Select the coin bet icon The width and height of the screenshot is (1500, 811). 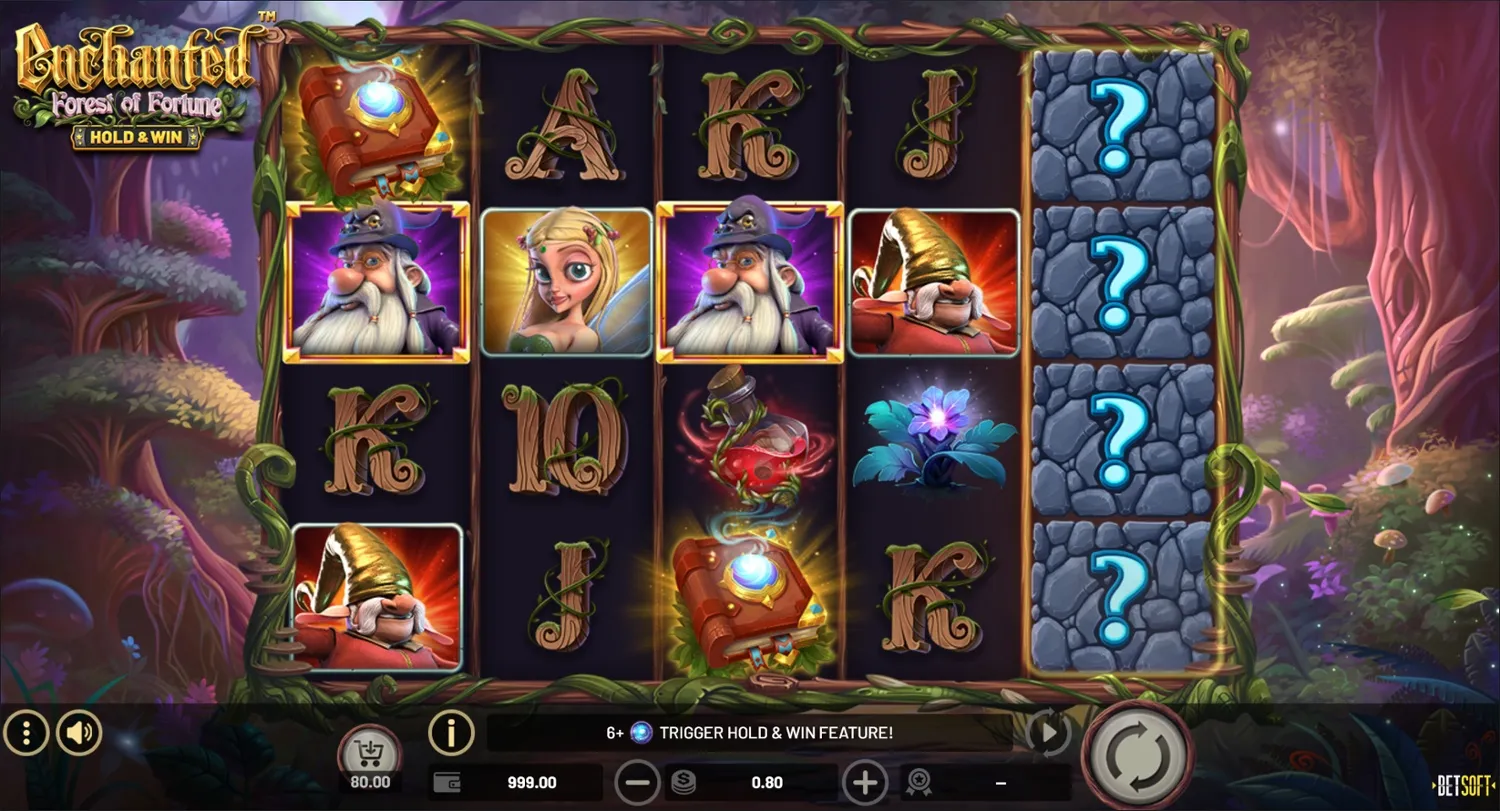[x=682, y=782]
